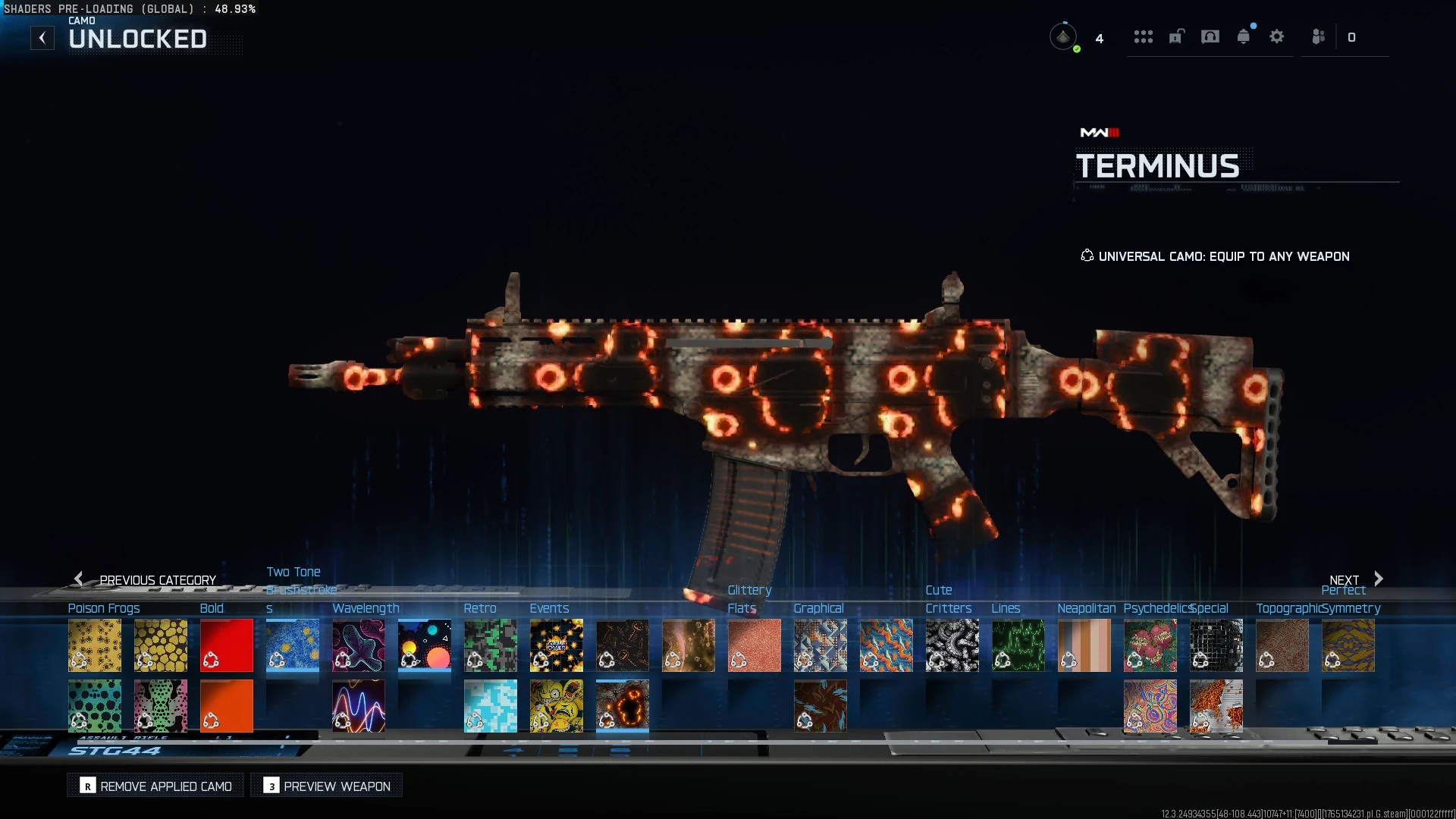1456x819 pixels.
Task: Select the headset voice chat icon
Action: 1210,36
